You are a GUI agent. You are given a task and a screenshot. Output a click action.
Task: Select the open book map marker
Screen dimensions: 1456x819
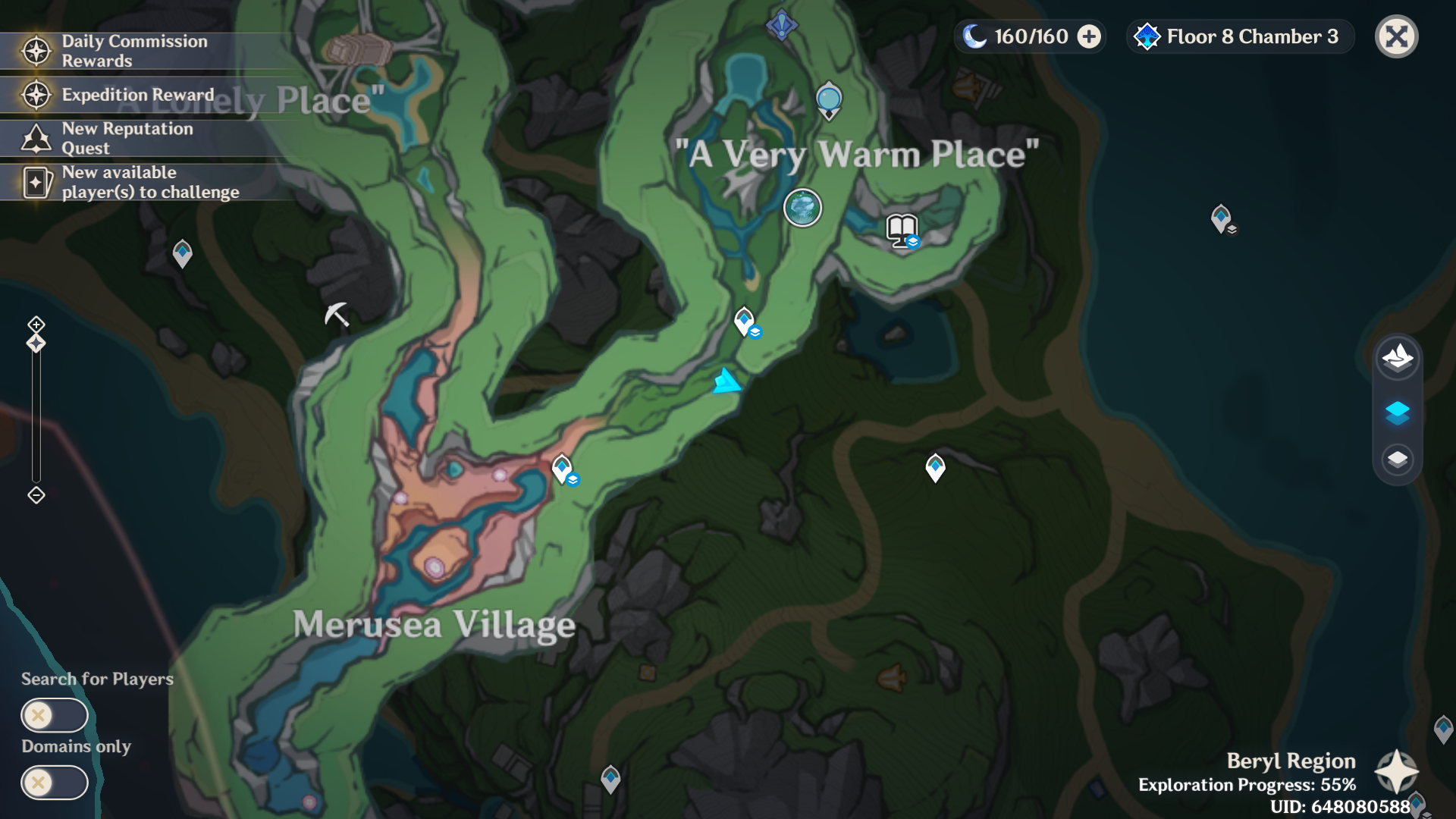pyautogui.click(x=902, y=229)
